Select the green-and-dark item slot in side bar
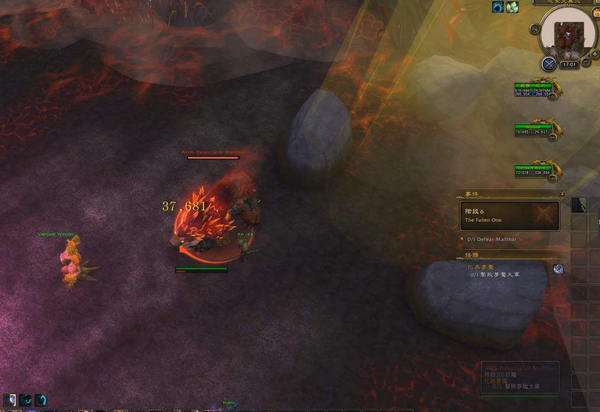 [579, 204]
